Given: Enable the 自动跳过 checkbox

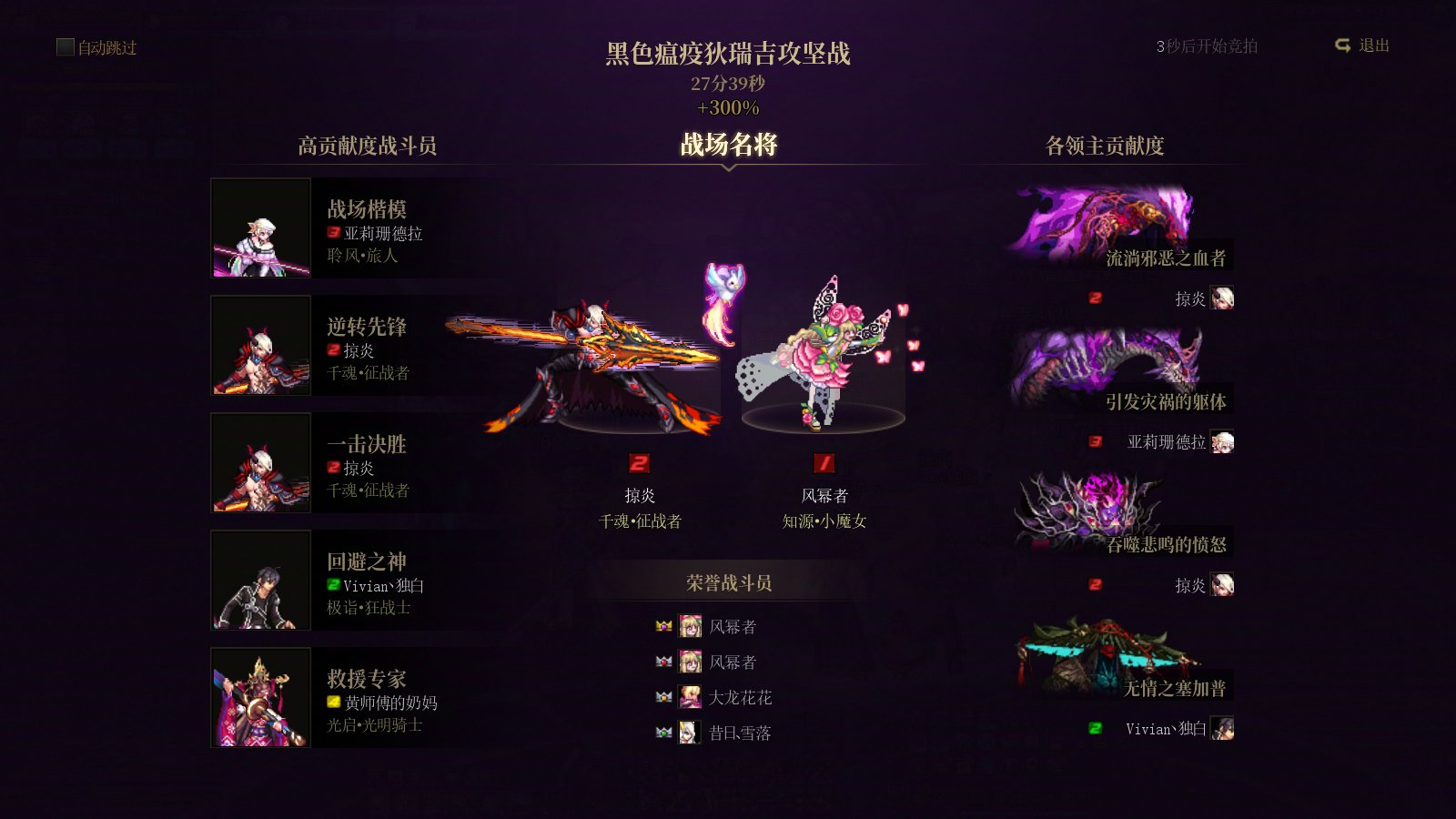Looking at the screenshot, I should tap(64, 48).
